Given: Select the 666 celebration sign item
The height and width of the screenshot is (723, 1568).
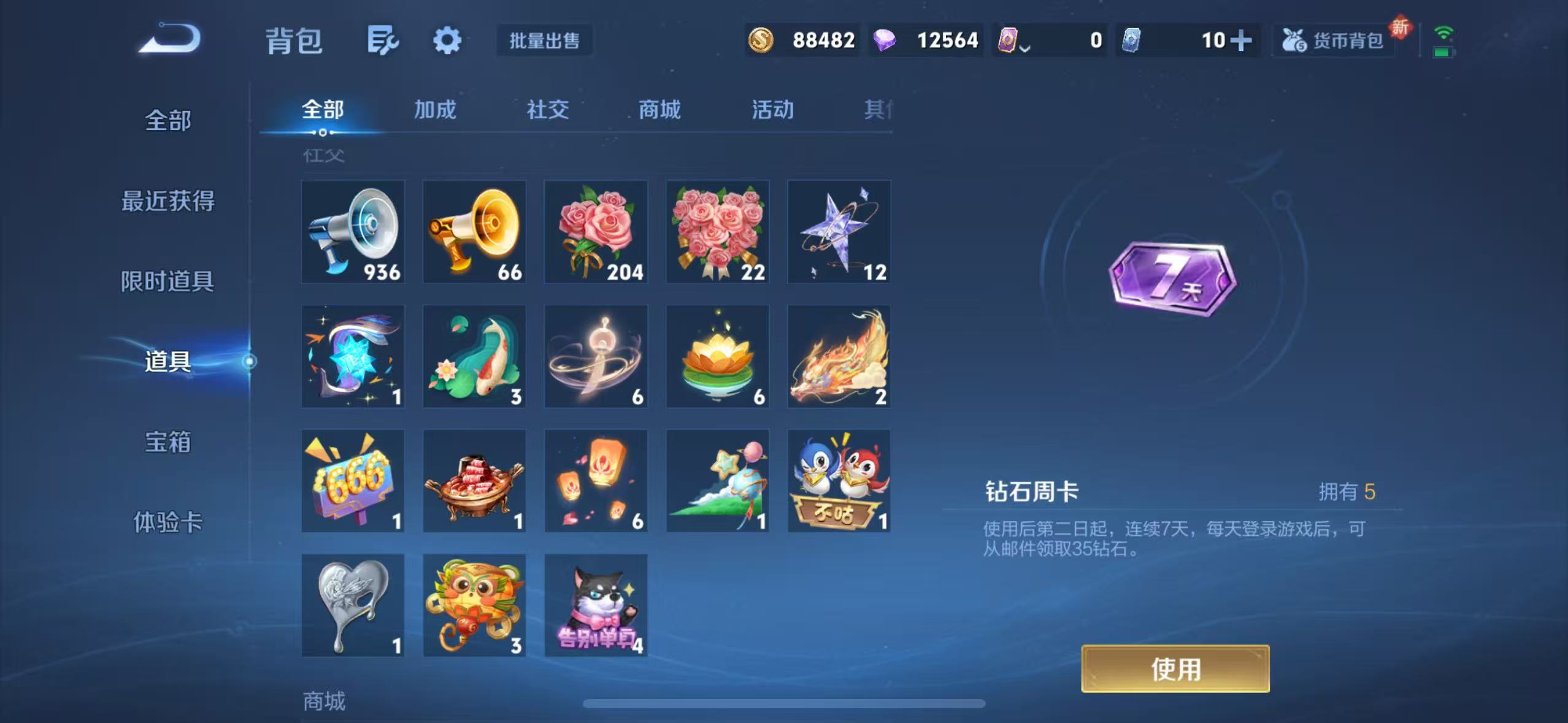Looking at the screenshot, I should pos(352,480).
